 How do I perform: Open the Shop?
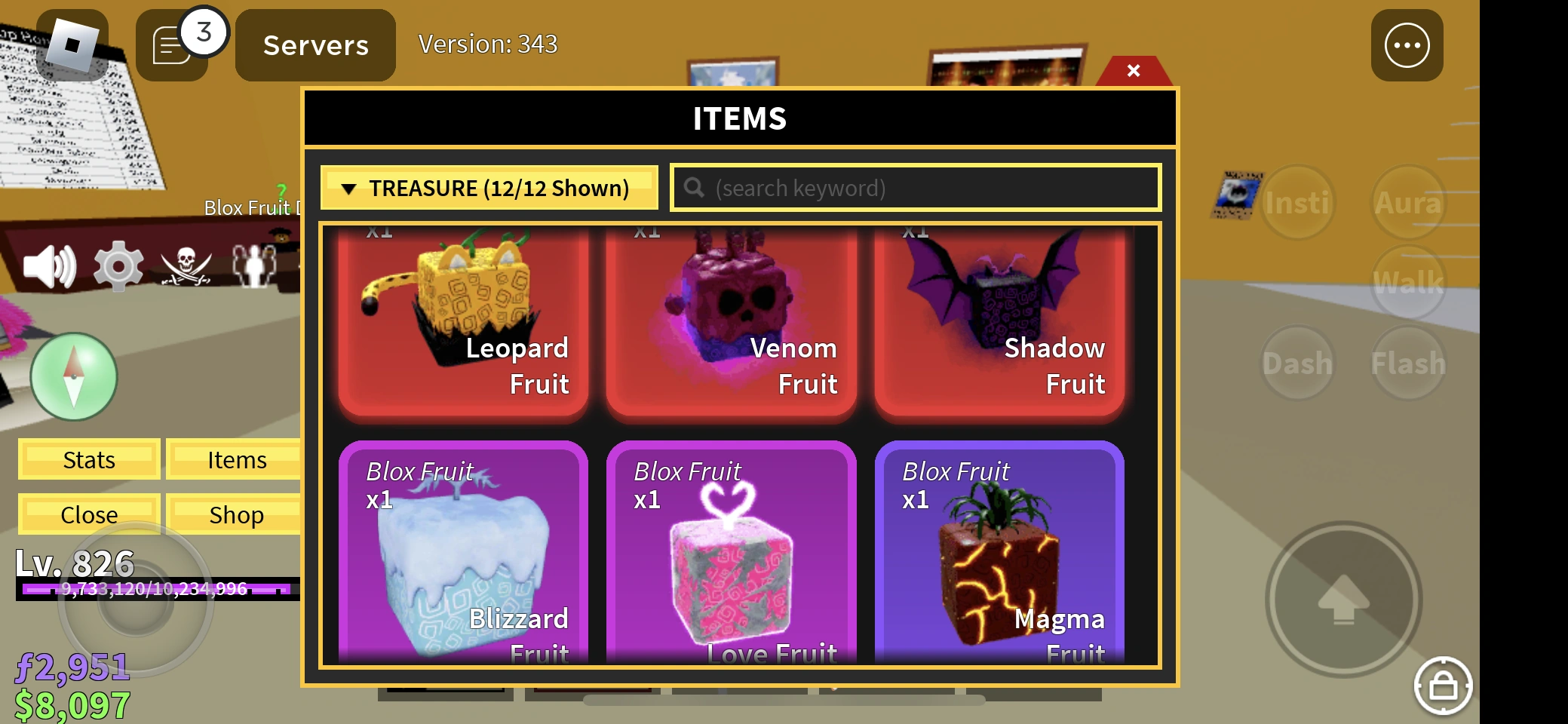click(236, 514)
